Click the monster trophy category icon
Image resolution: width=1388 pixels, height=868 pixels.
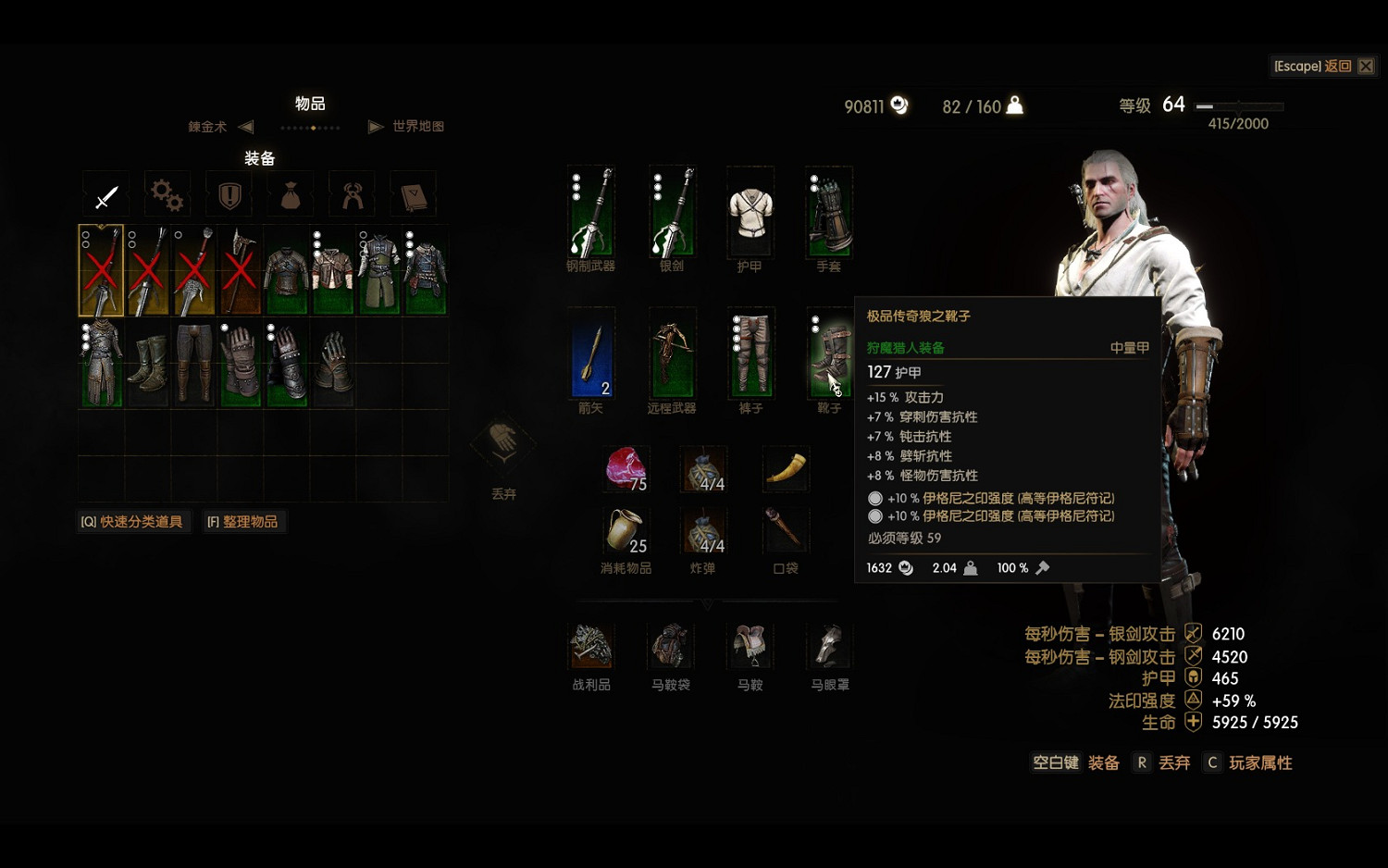coord(352,194)
